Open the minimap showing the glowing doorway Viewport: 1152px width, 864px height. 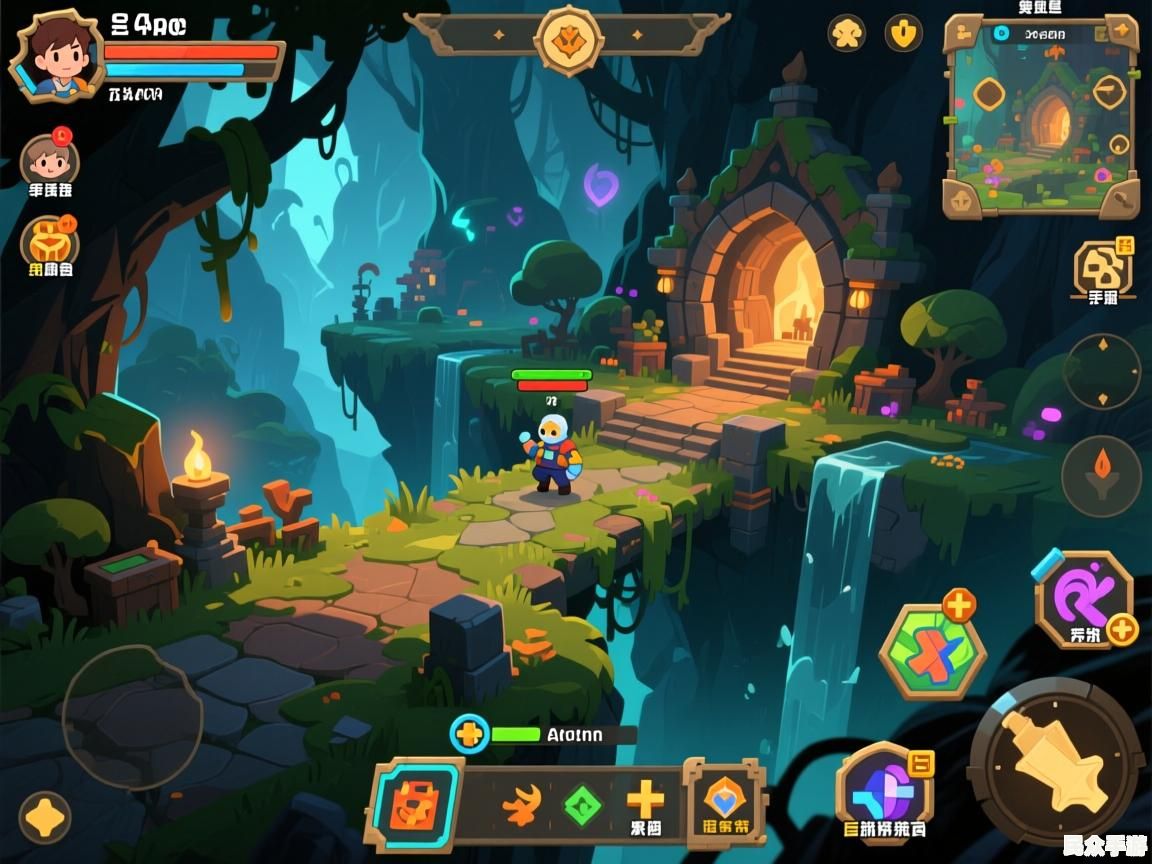[x=1041, y=115]
